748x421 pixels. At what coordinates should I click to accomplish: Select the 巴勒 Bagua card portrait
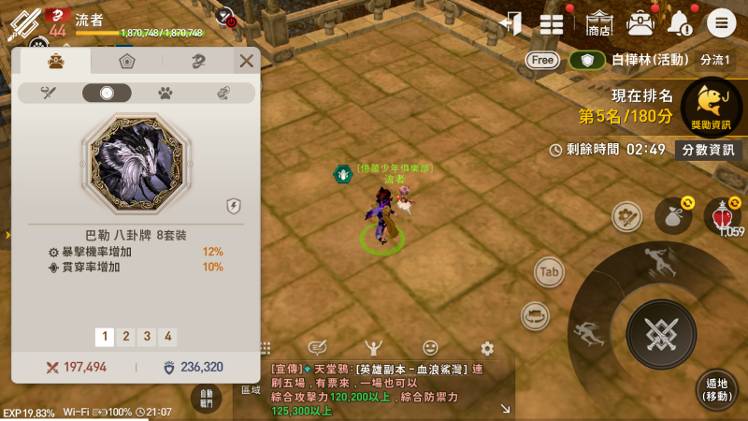click(134, 159)
